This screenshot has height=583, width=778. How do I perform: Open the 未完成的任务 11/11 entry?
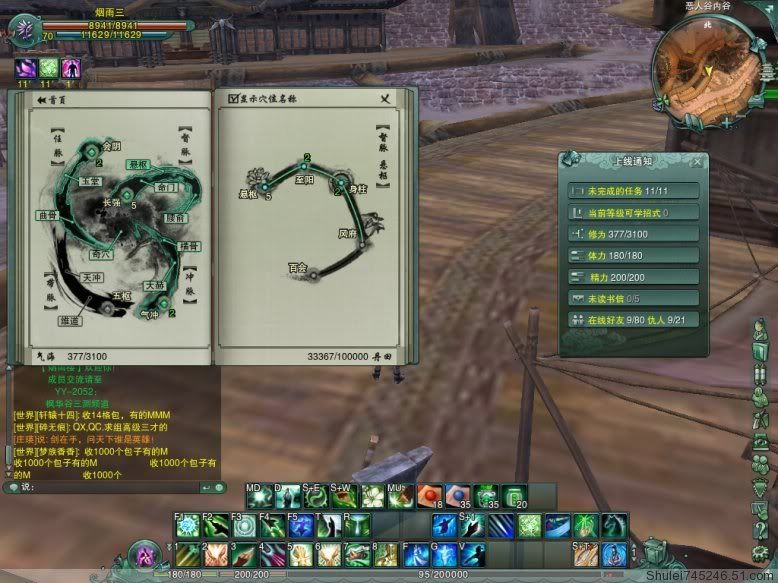click(x=632, y=190)
